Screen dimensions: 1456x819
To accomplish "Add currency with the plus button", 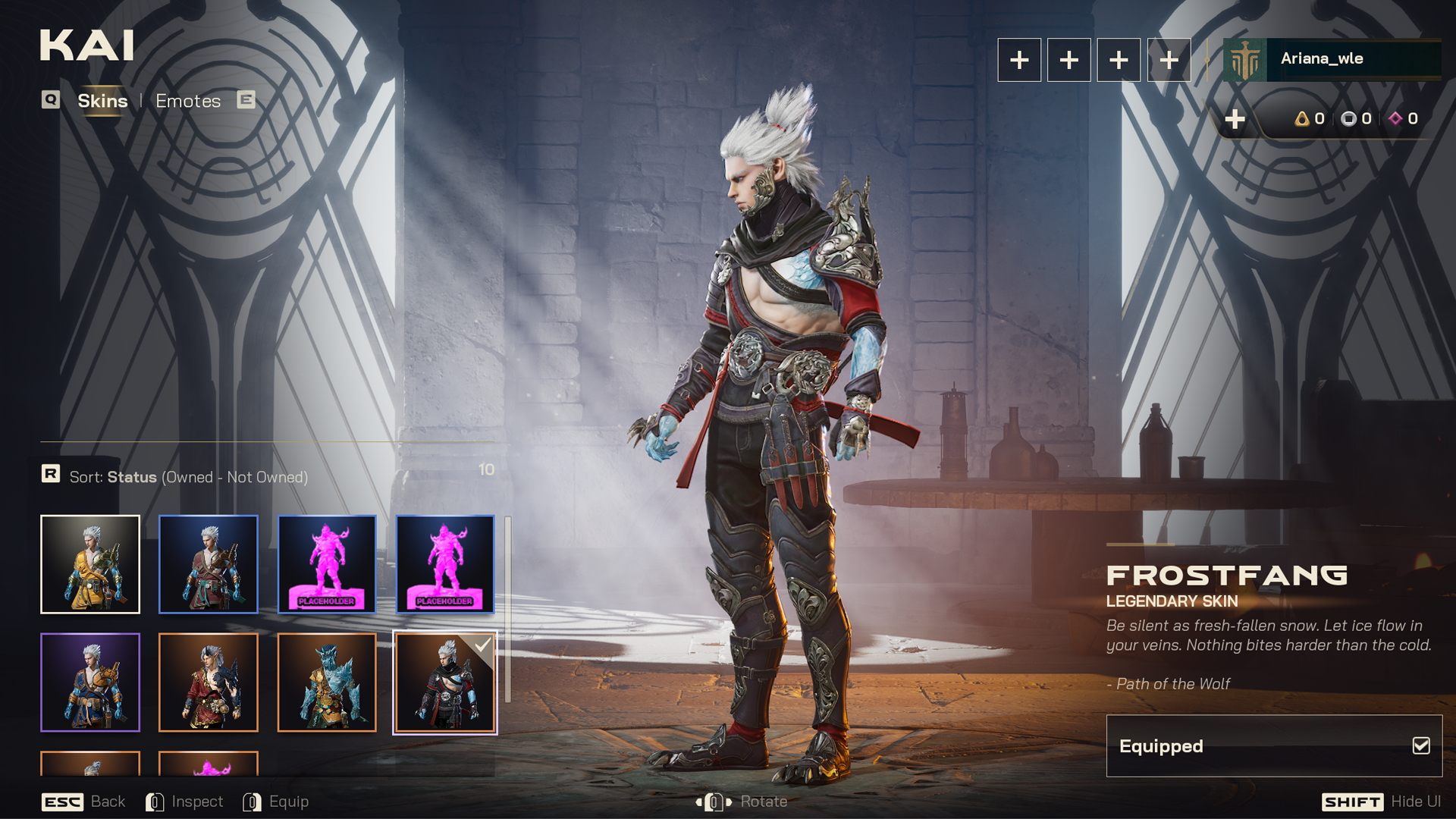I will 1235,119.
